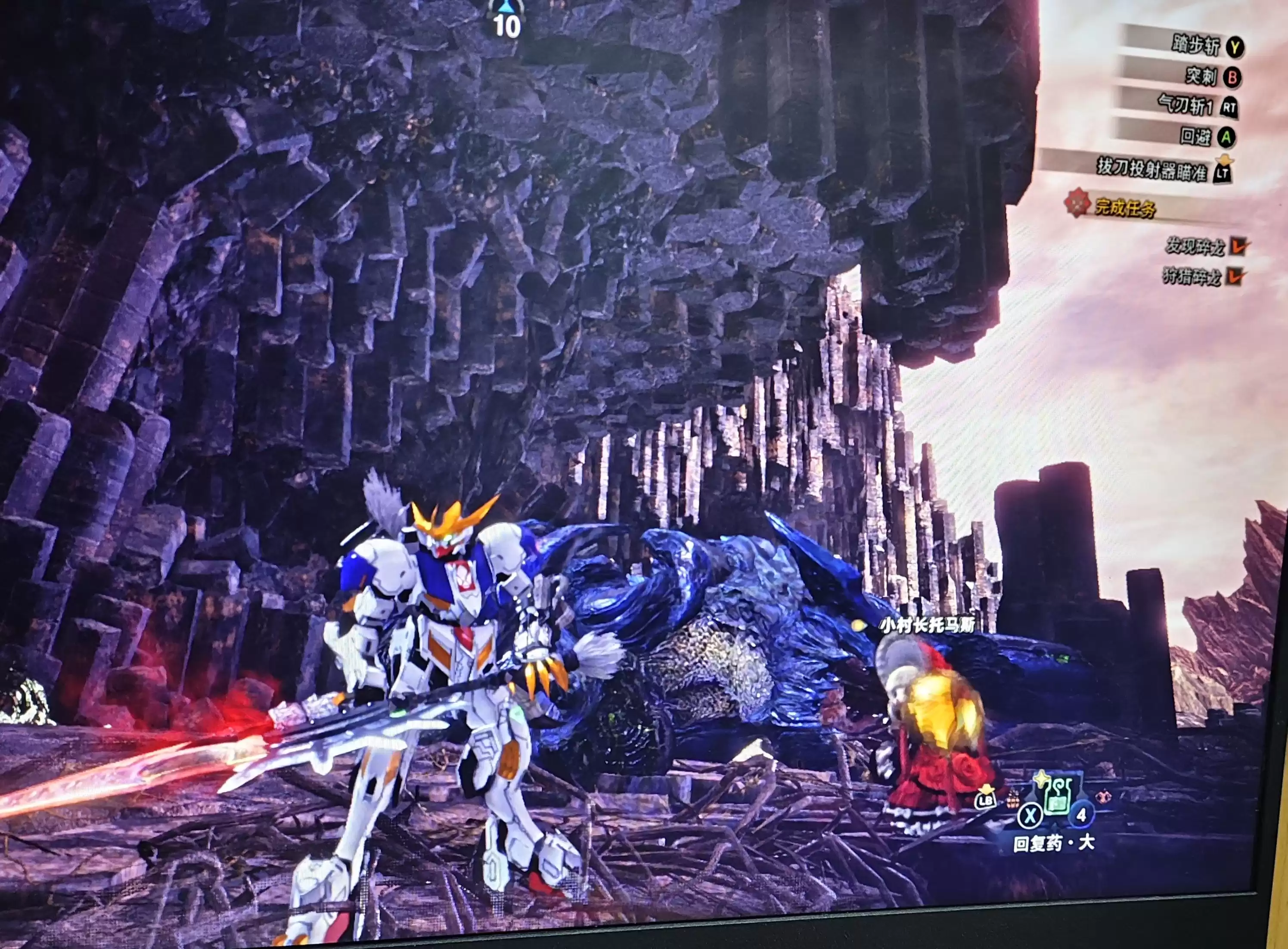Click the 狩猎碎龙 objective checkmark
This screenshot has height=949, width=1288.
pyautogui.click(x=1236, y=277)
